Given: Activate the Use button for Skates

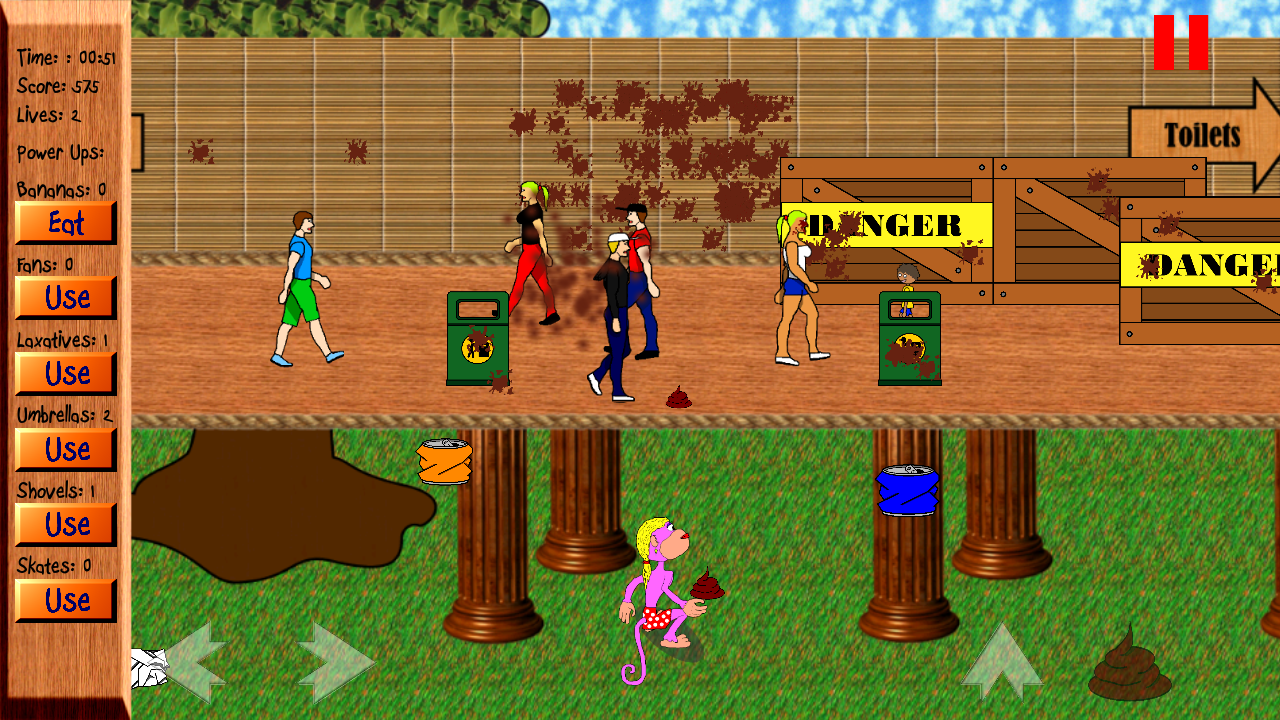Looking at the screenshot, I should coord(64,600).
